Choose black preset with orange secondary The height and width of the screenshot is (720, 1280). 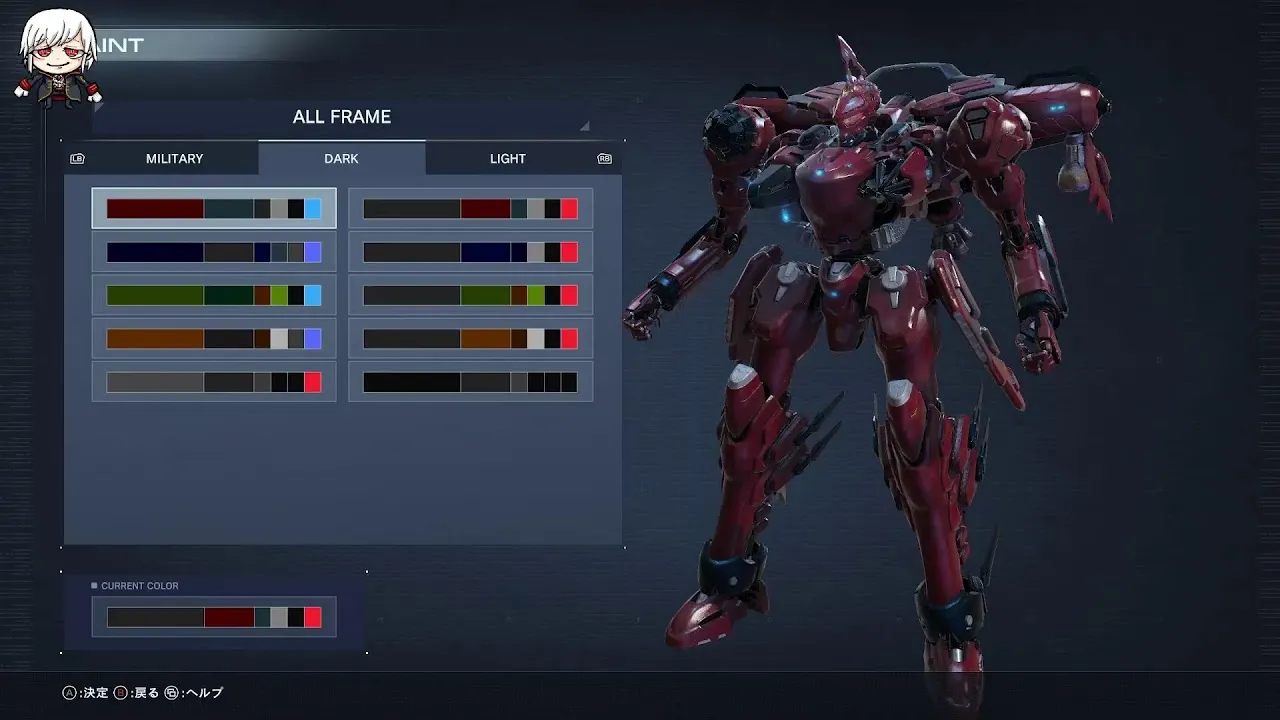470,339
